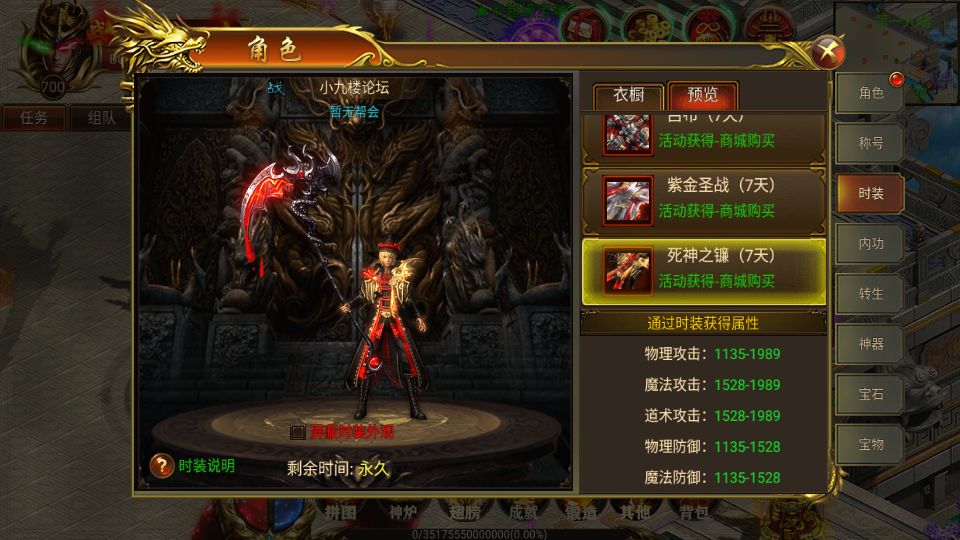960x540 pixels.
Task: Go to the 内功 side tab
Action: pos(871,243)
